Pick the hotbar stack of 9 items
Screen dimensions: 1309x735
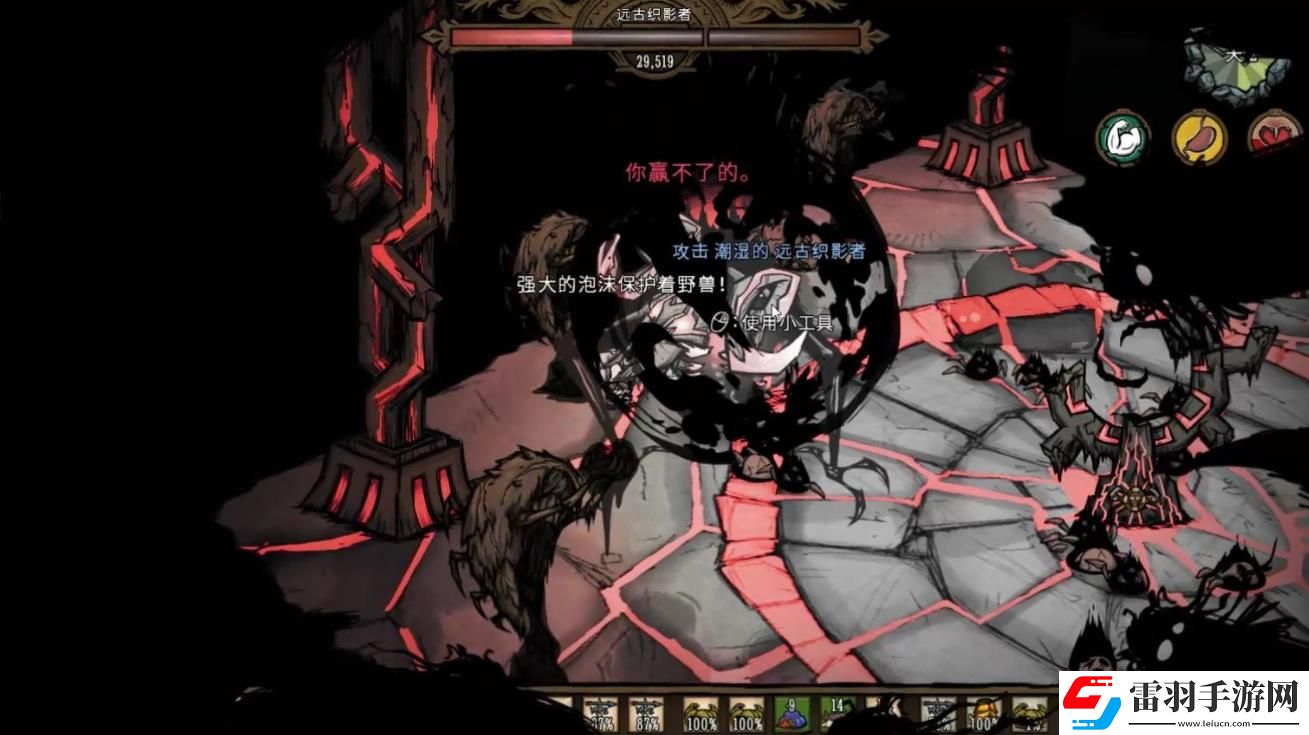point(791,713)
